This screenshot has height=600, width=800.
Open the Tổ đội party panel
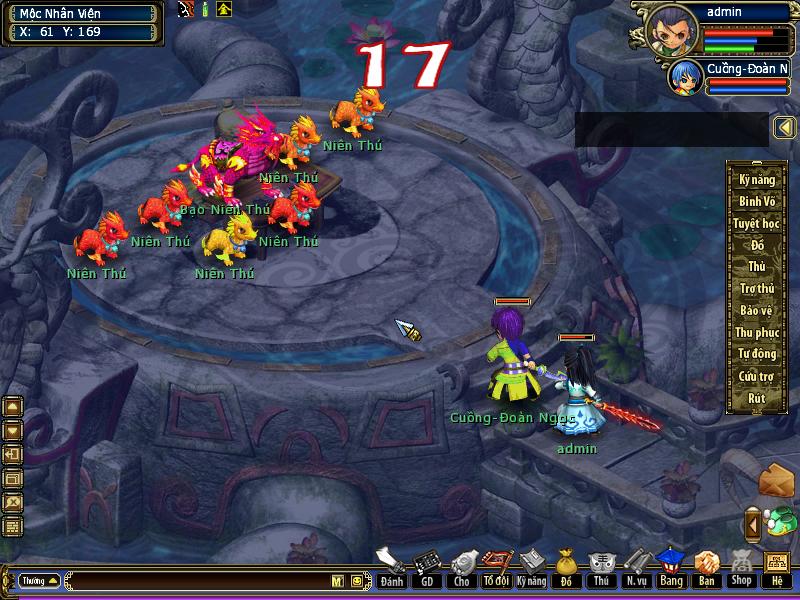(x=495, y=568)
